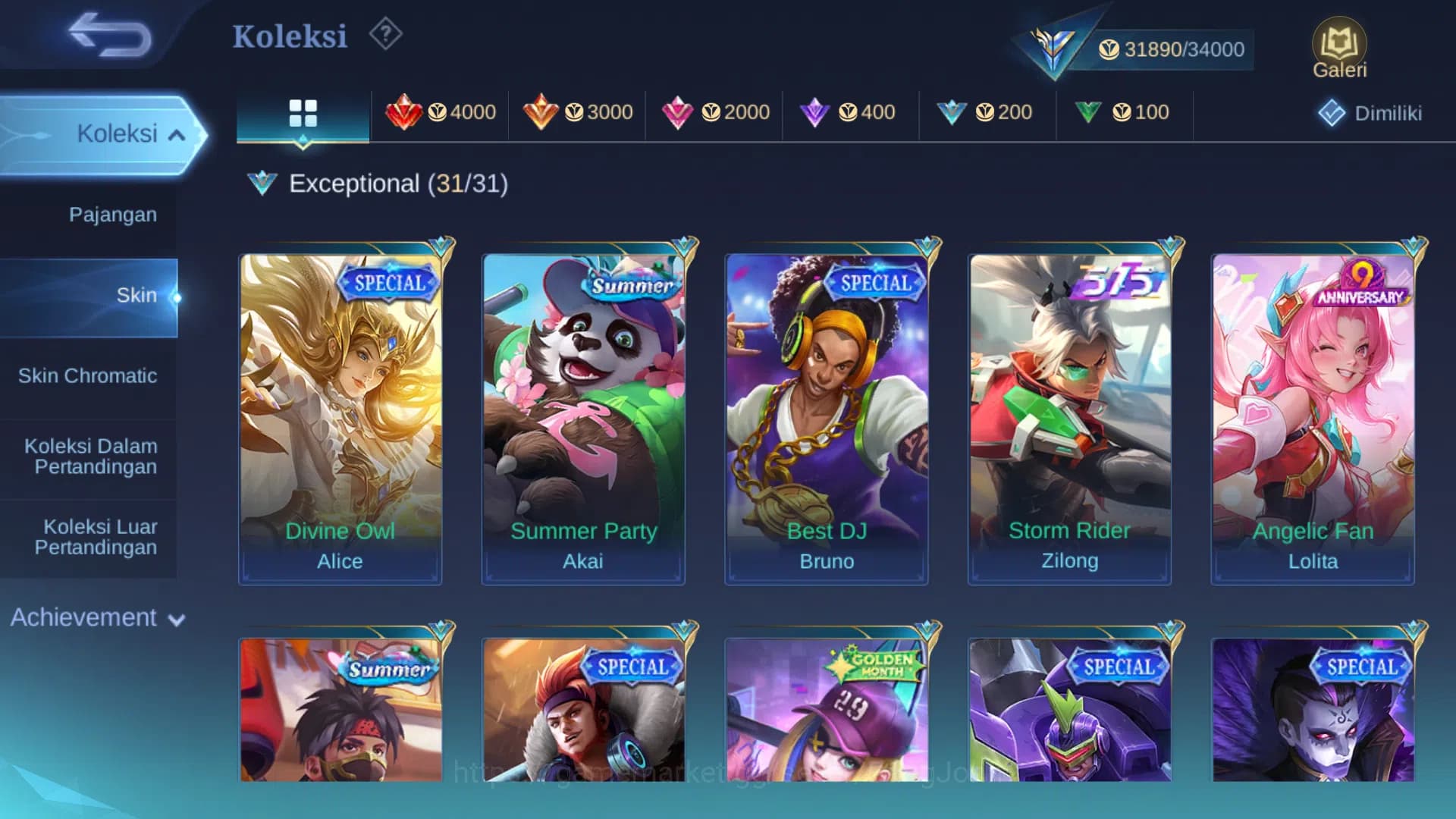The height and width of the screenshot is (819, 1456).
Task: Open the Koleksi help question mark icon
Action: coord(385,34)
